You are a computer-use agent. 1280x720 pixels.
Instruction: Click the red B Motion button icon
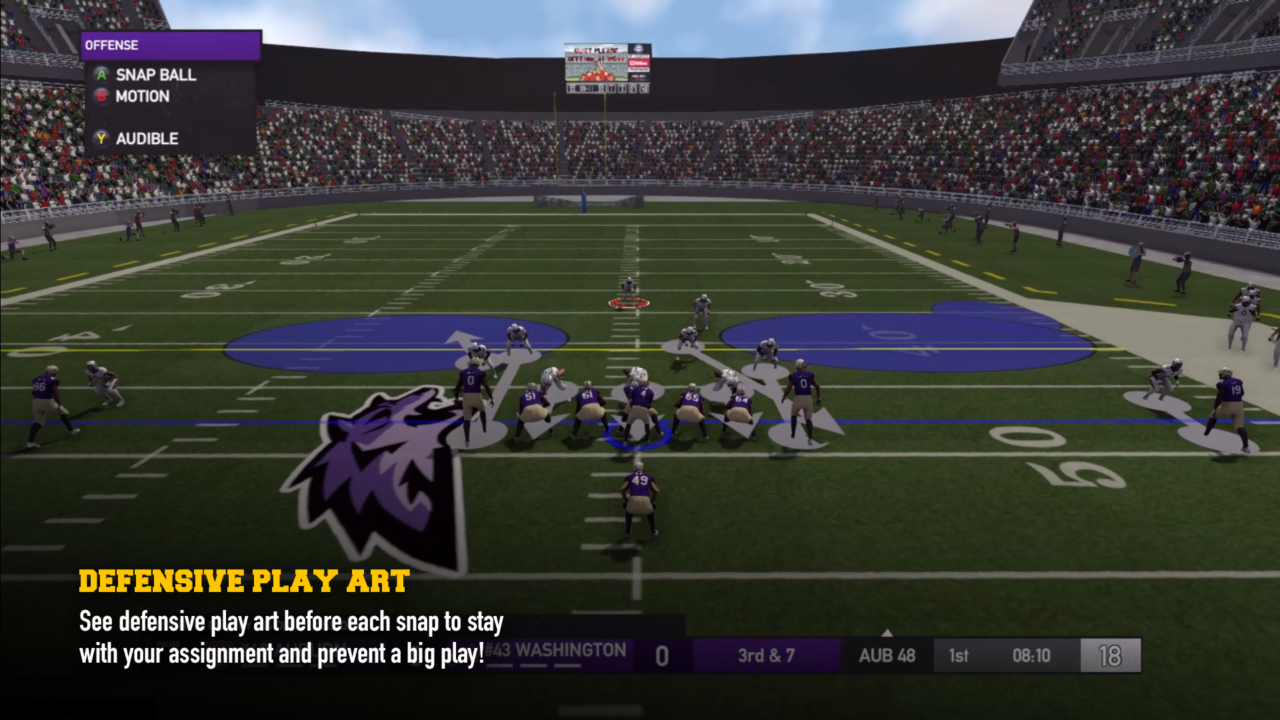(x=100, y=96)
